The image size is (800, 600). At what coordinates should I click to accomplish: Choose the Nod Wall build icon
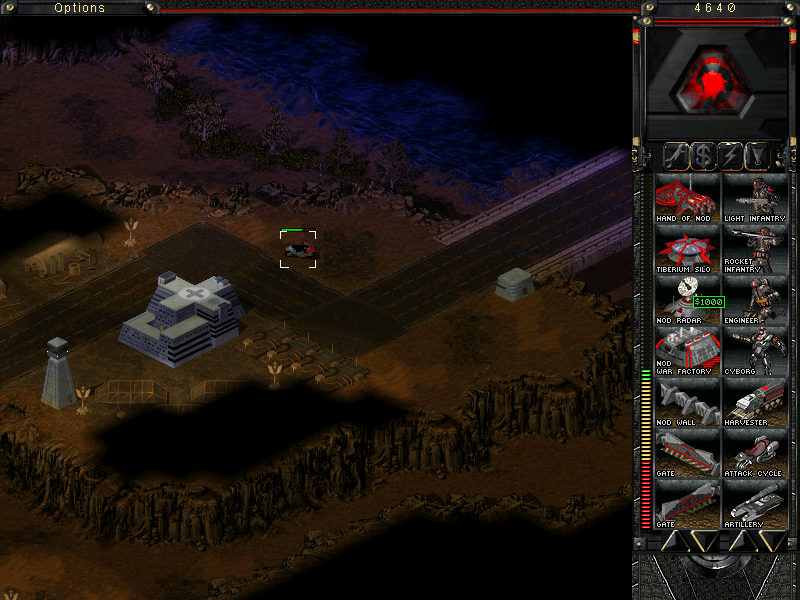click(687, 403)
